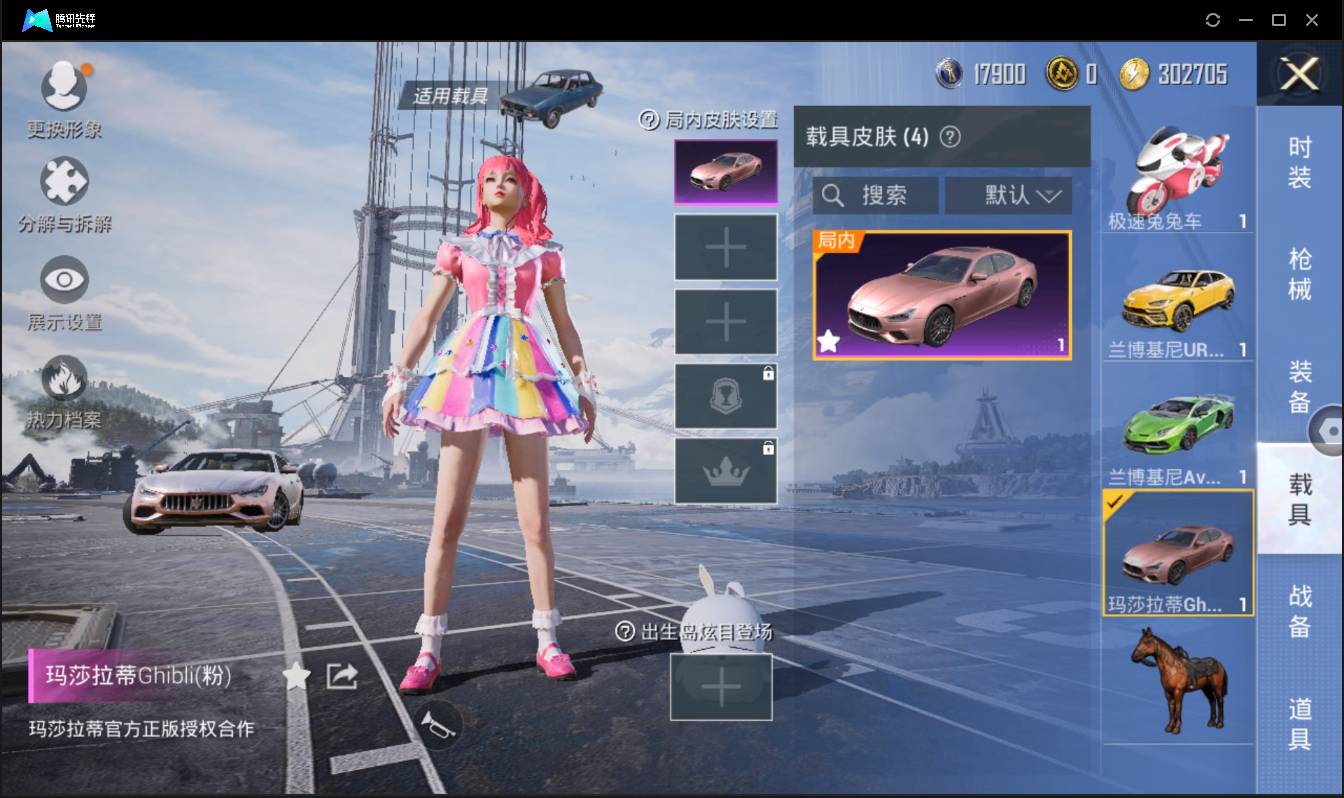This screenshot has width=1344, height=798.
Task: Open the 热力档案 heat archive
Action: tap(64, 379)
